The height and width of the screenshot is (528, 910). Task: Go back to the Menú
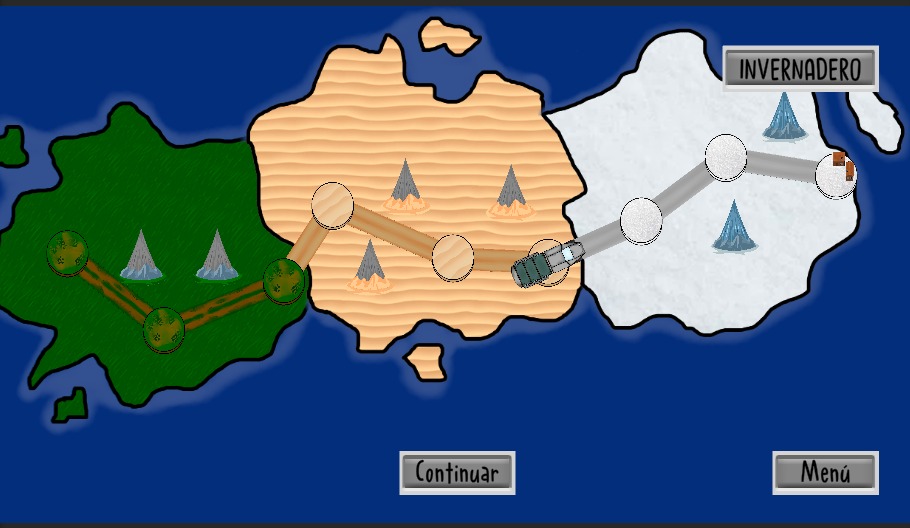[825, 472]
